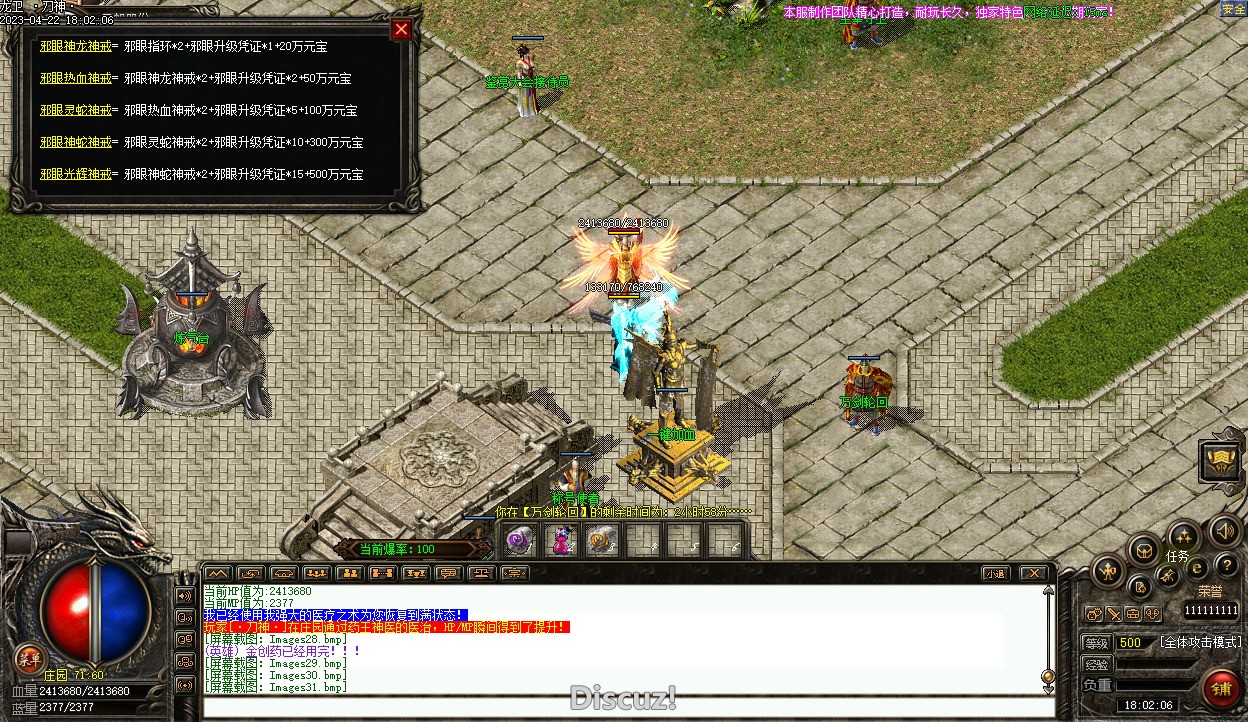Close the ring upgrade recipe dialog
The height and width of the screenshot is (722, 1248).
pyautogui.click(x=401, y=30)
